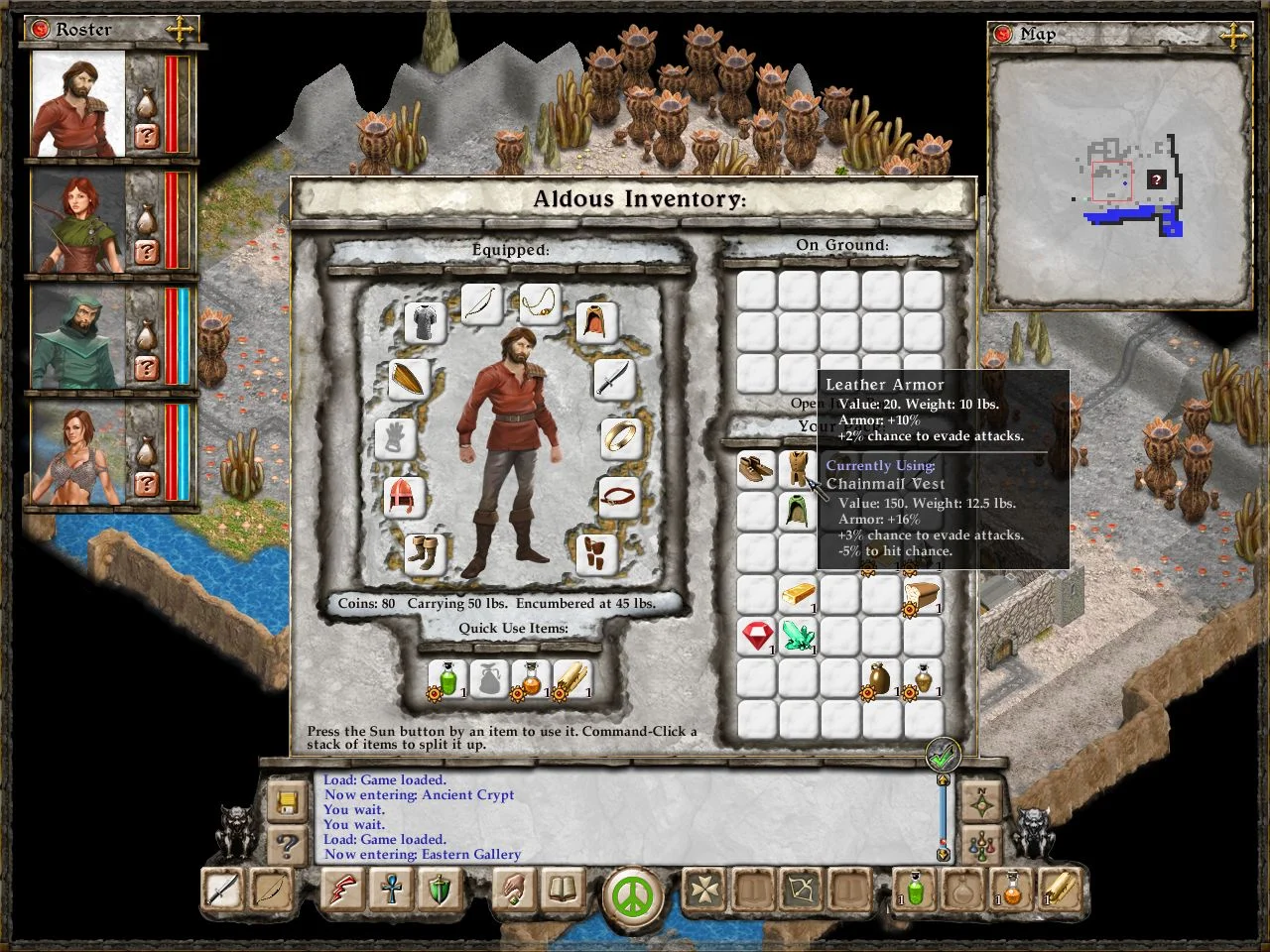
Task: Click the North compass icon
Action: tap(980, 800)
